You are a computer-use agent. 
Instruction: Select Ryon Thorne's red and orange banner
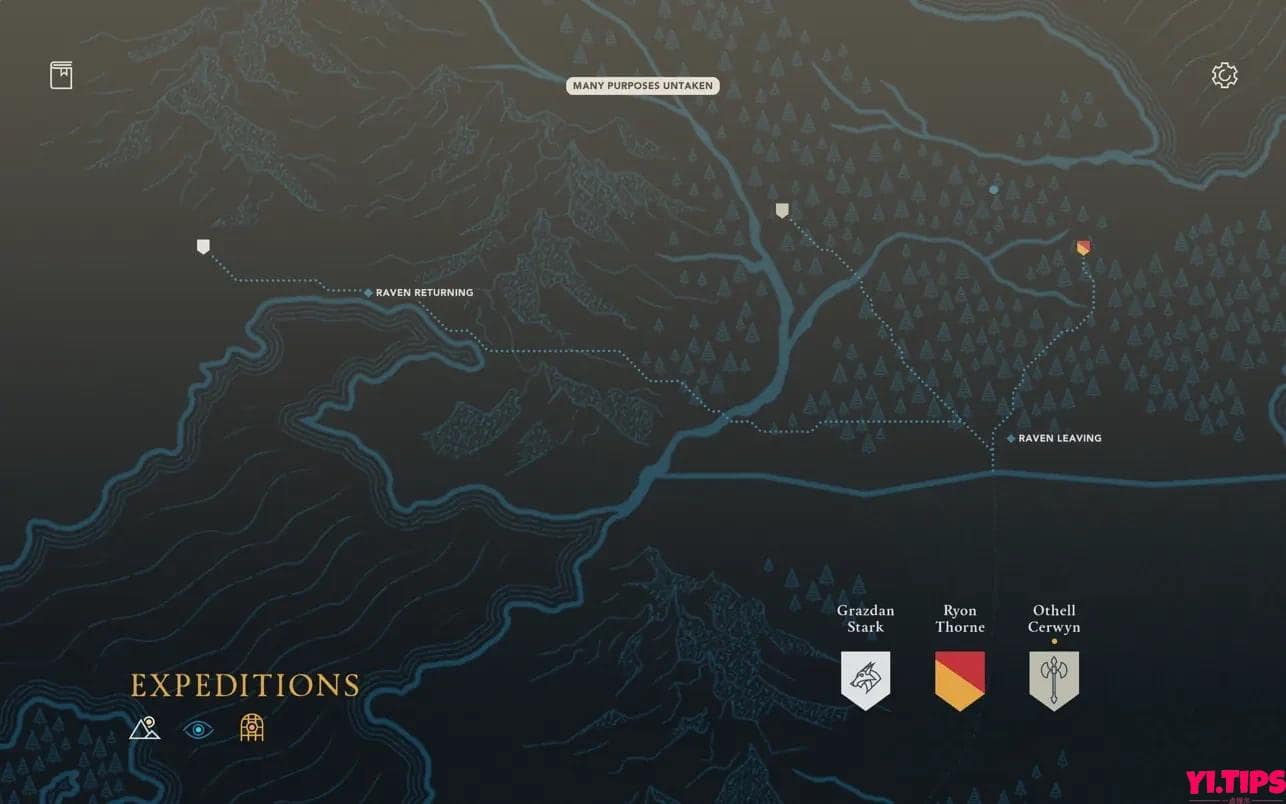tap(959, 678)
